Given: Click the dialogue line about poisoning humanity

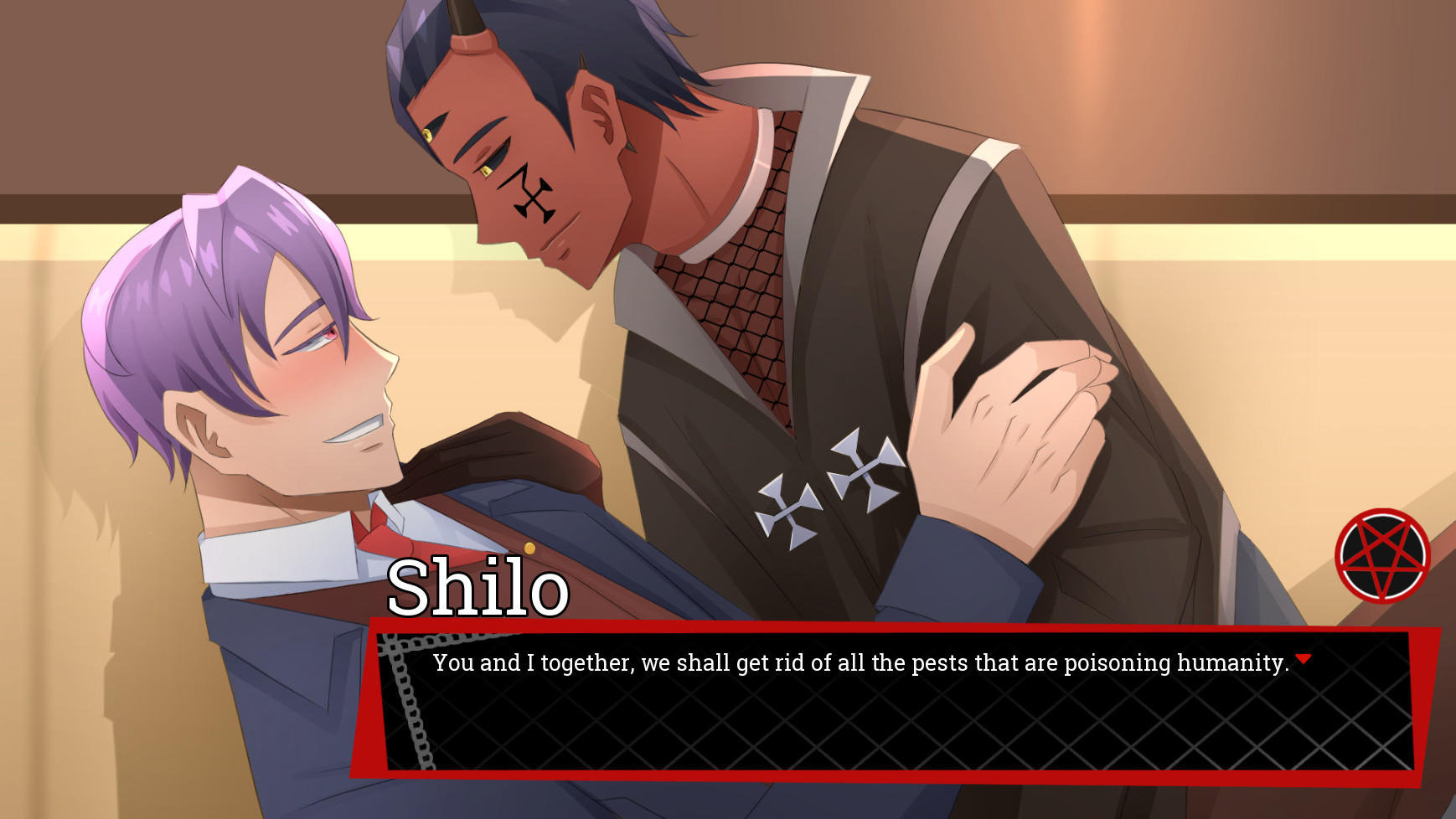Looking at the screenshot, I should 859,662.
